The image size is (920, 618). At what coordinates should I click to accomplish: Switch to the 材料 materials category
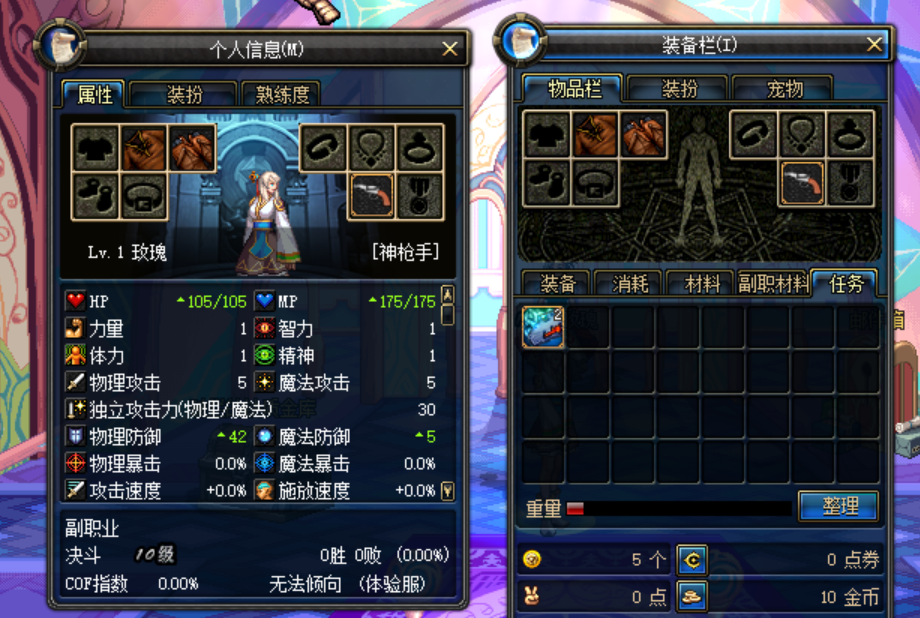tap(702, 284)
